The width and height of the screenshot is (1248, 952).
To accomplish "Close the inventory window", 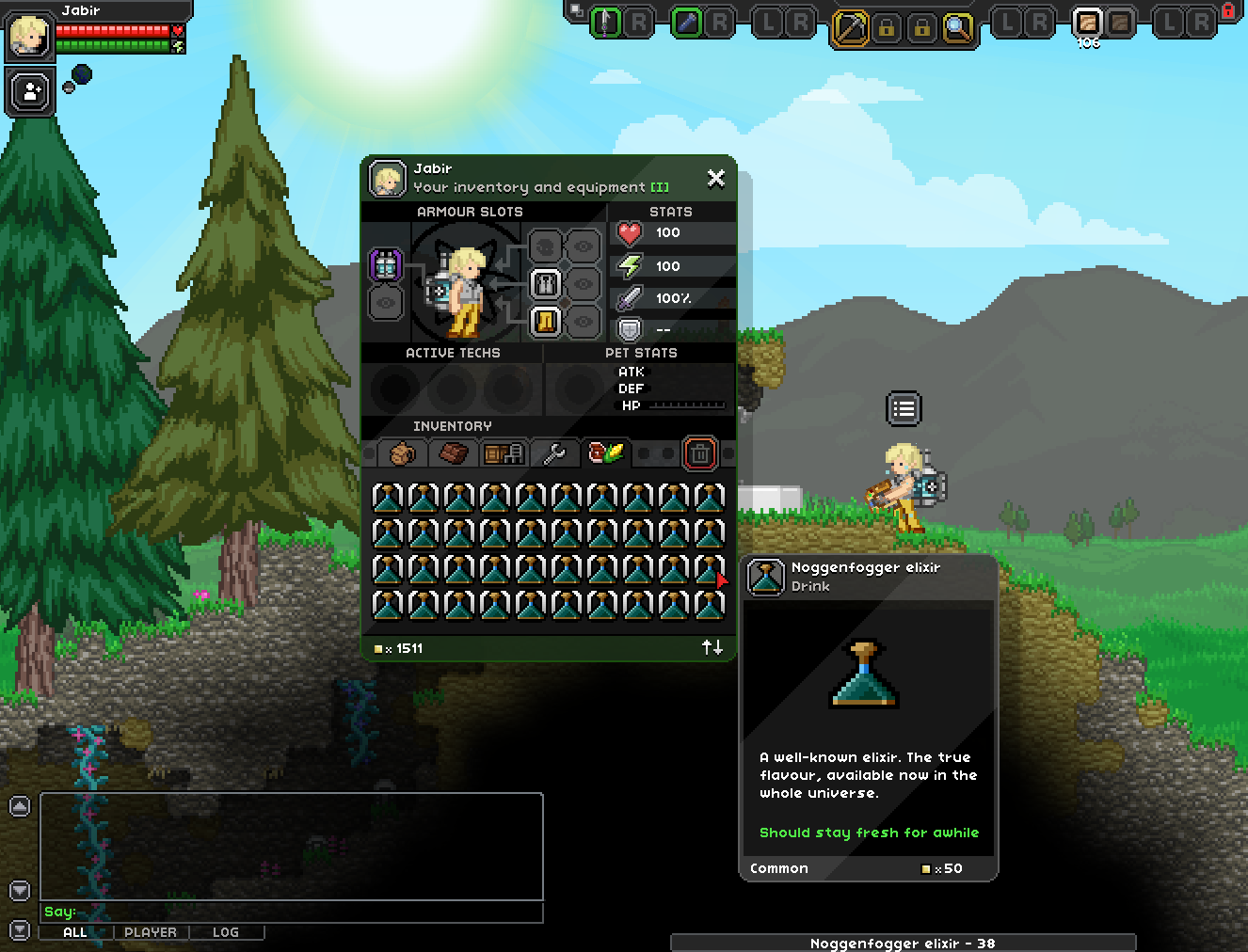I will (716, 178).
